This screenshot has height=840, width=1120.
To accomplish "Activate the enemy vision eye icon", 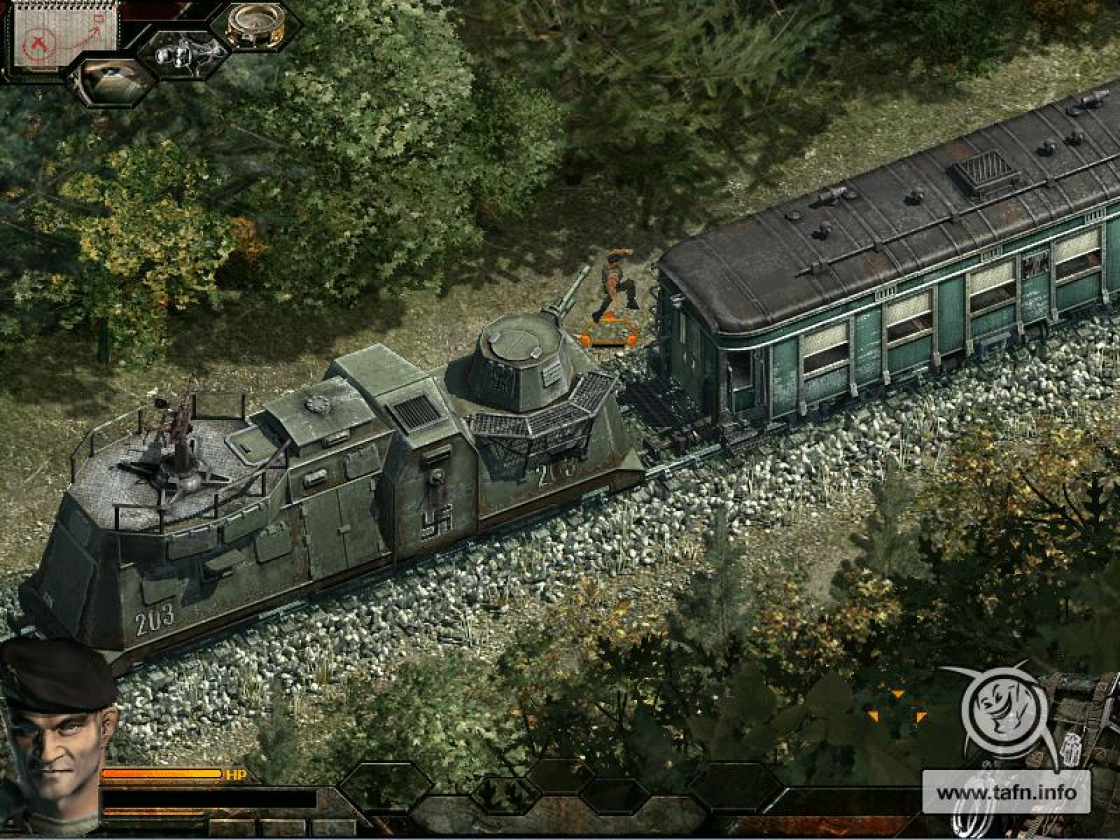I will (x=112, y=80).
